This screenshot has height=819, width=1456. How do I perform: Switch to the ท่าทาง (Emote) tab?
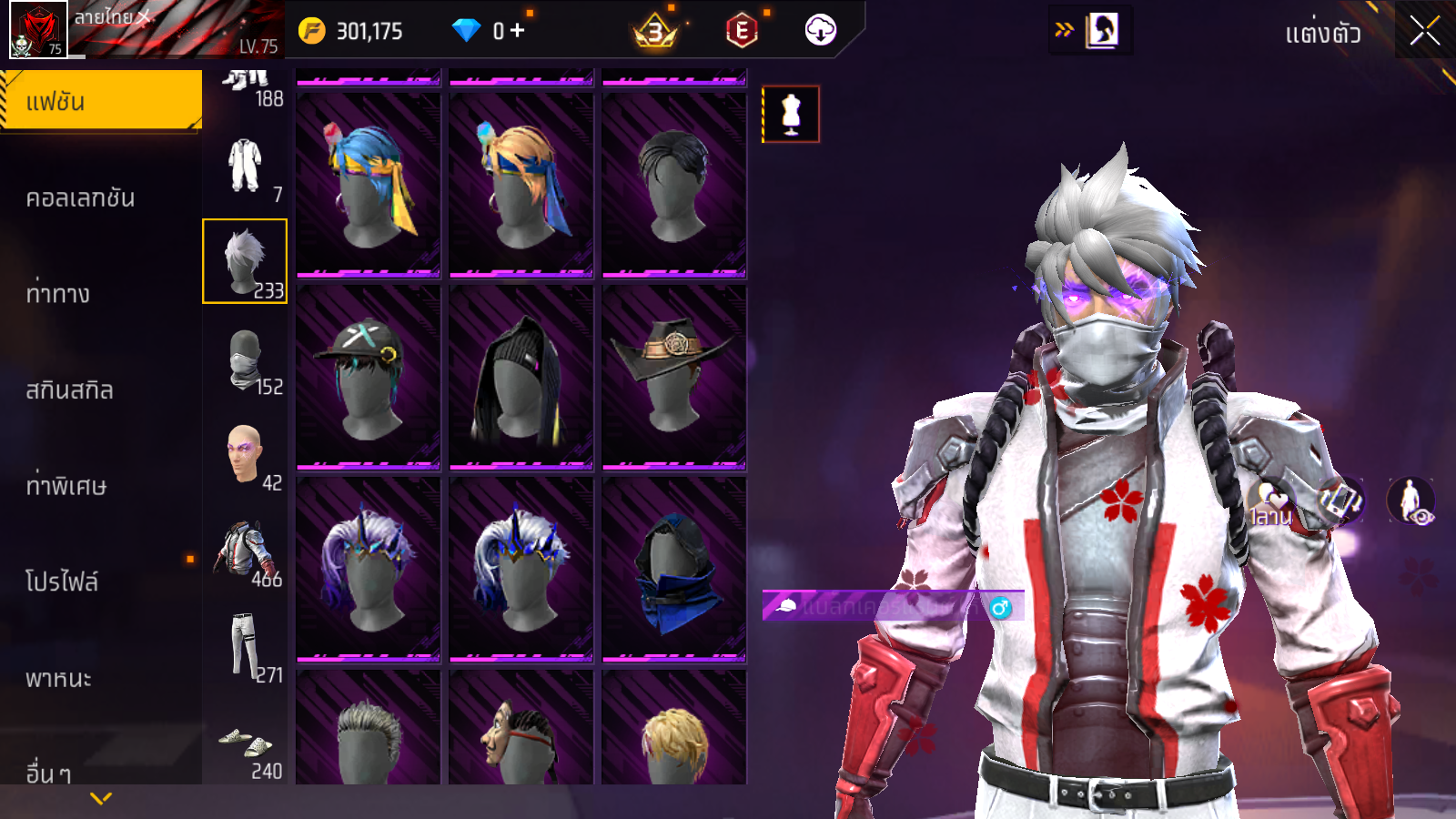click(58, 294)
